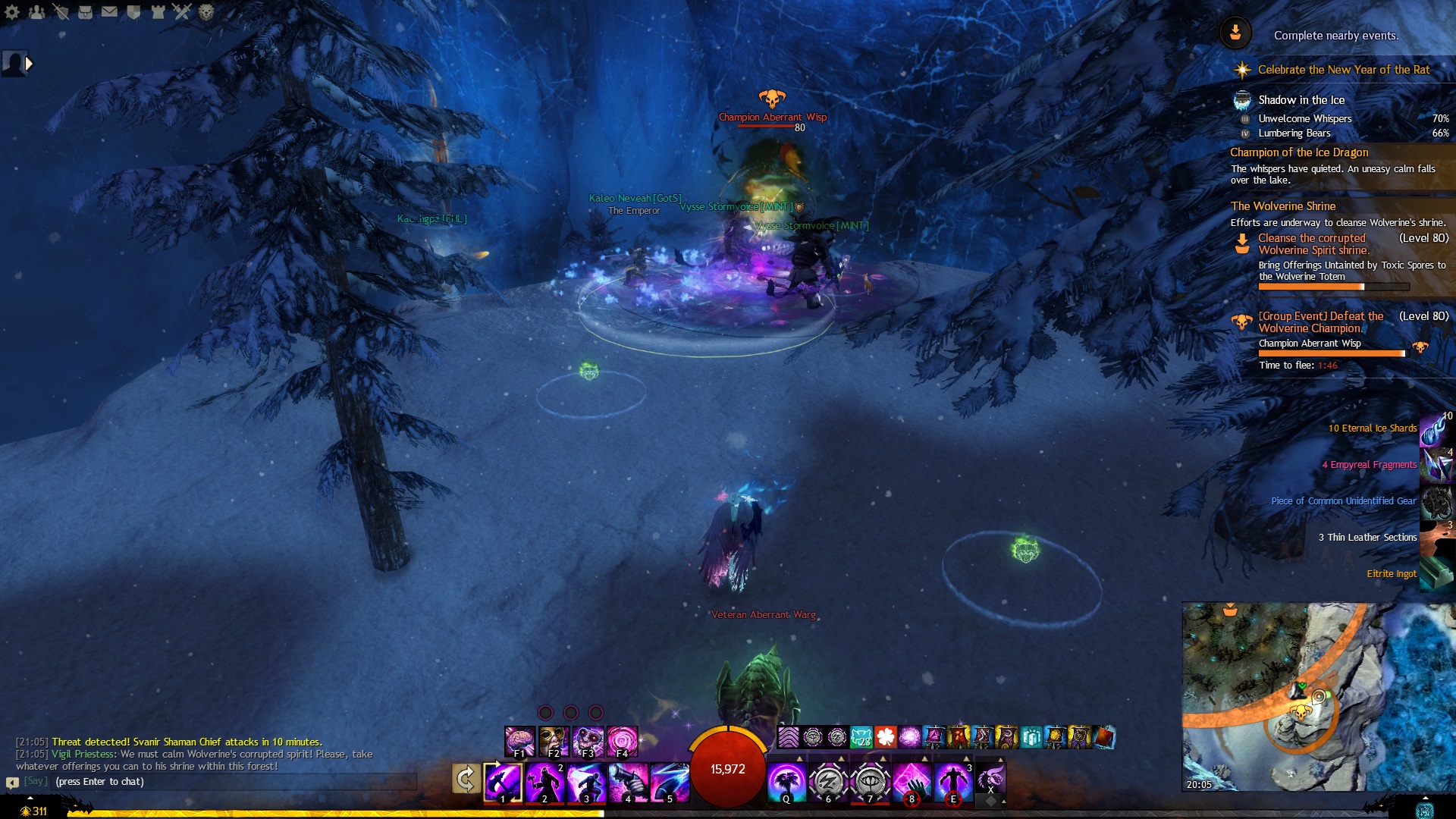Screen dimensions: 1456x819
Task: Expand the party portrait arrow
Action: 29,64
